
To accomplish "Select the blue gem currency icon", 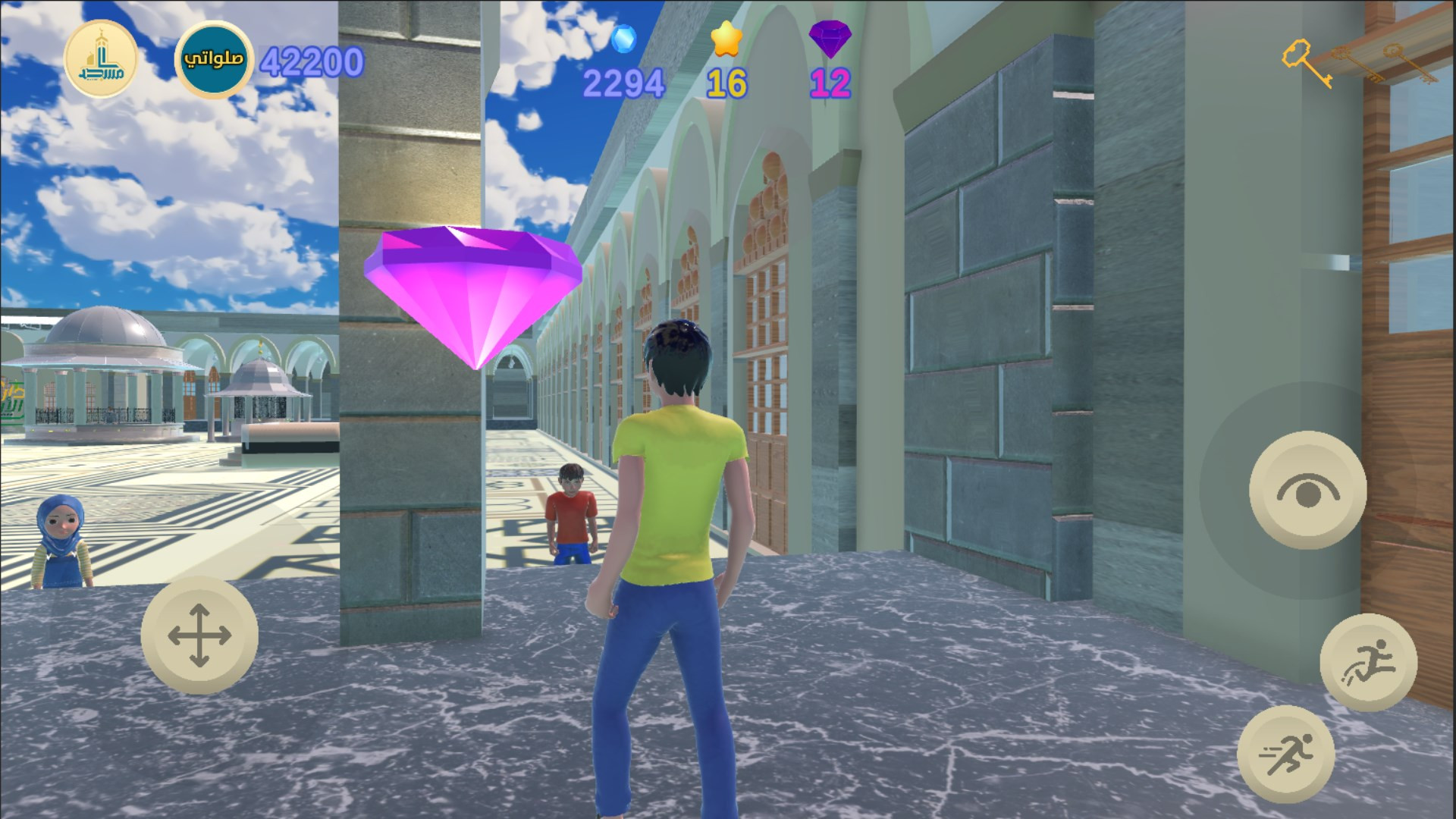I will [x=624, y=39].
